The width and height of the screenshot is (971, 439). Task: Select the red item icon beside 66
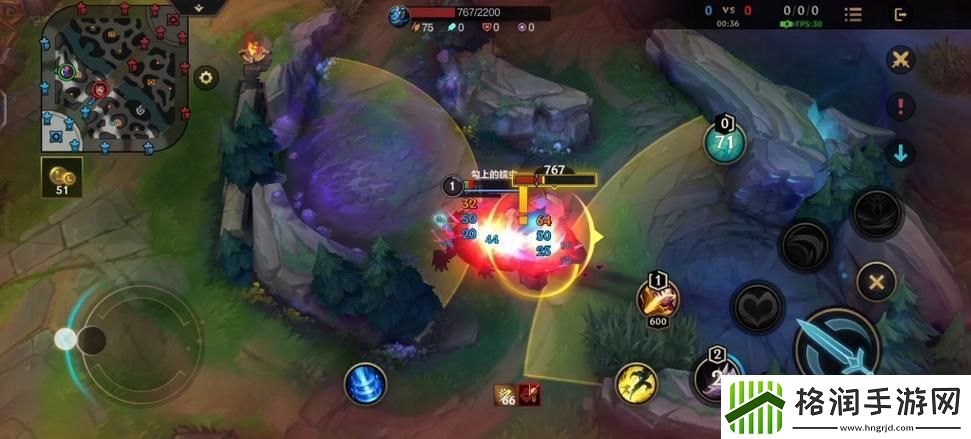tap(530, 395)
